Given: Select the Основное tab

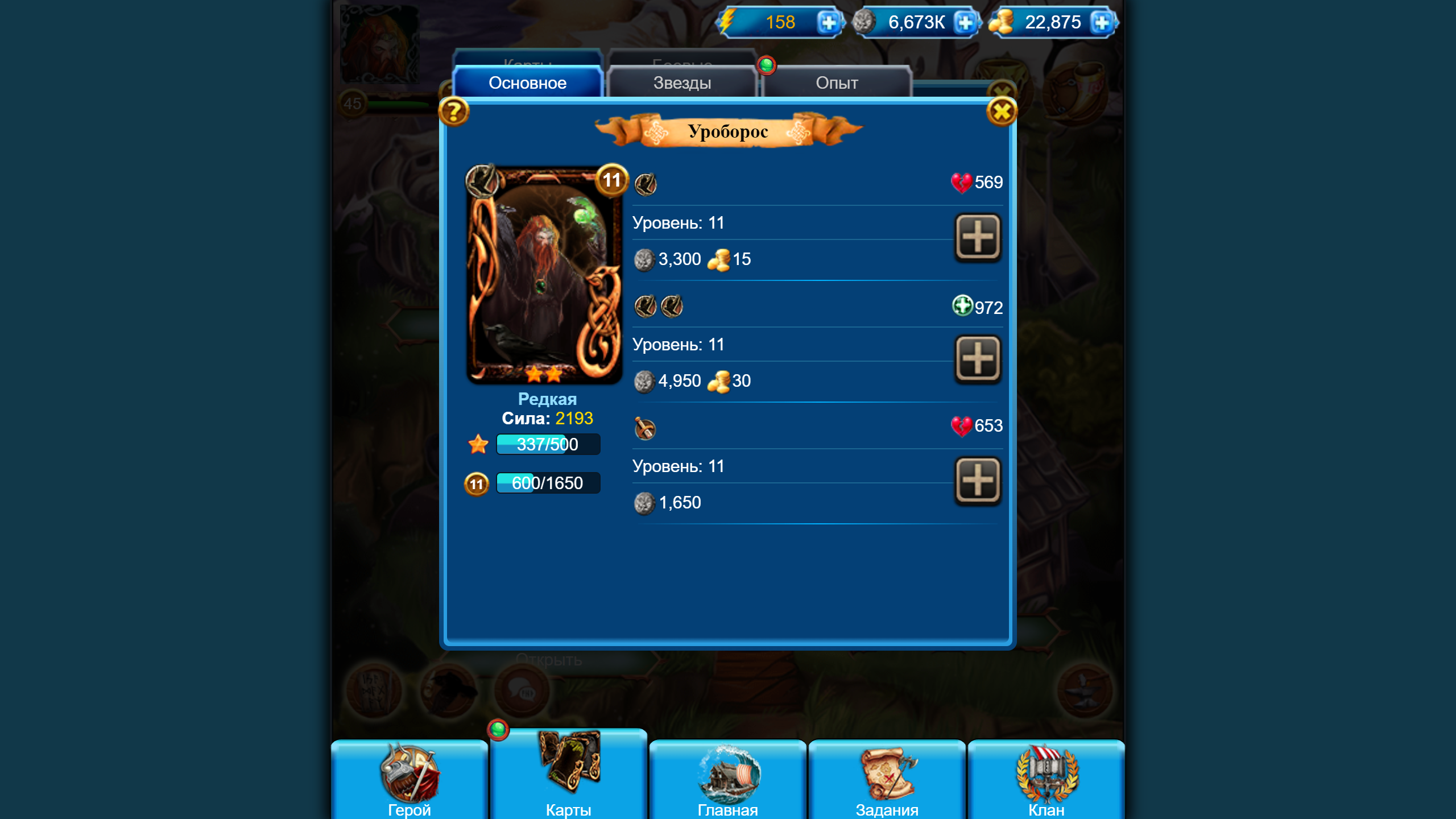Looking at the screenshot, I should 528,83.
